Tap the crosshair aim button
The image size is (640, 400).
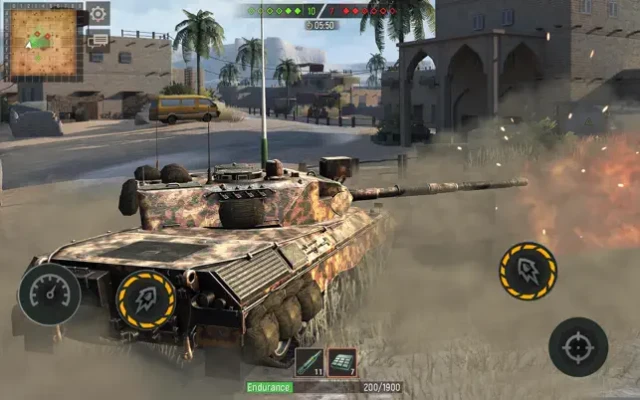click(x=578, y=347)
